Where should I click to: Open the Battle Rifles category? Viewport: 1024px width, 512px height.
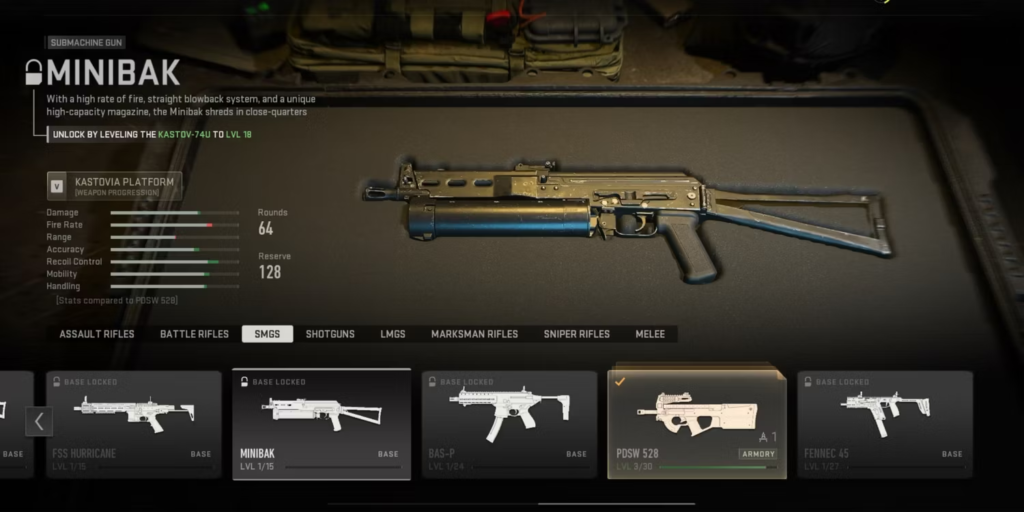click(x=194, y=334)
